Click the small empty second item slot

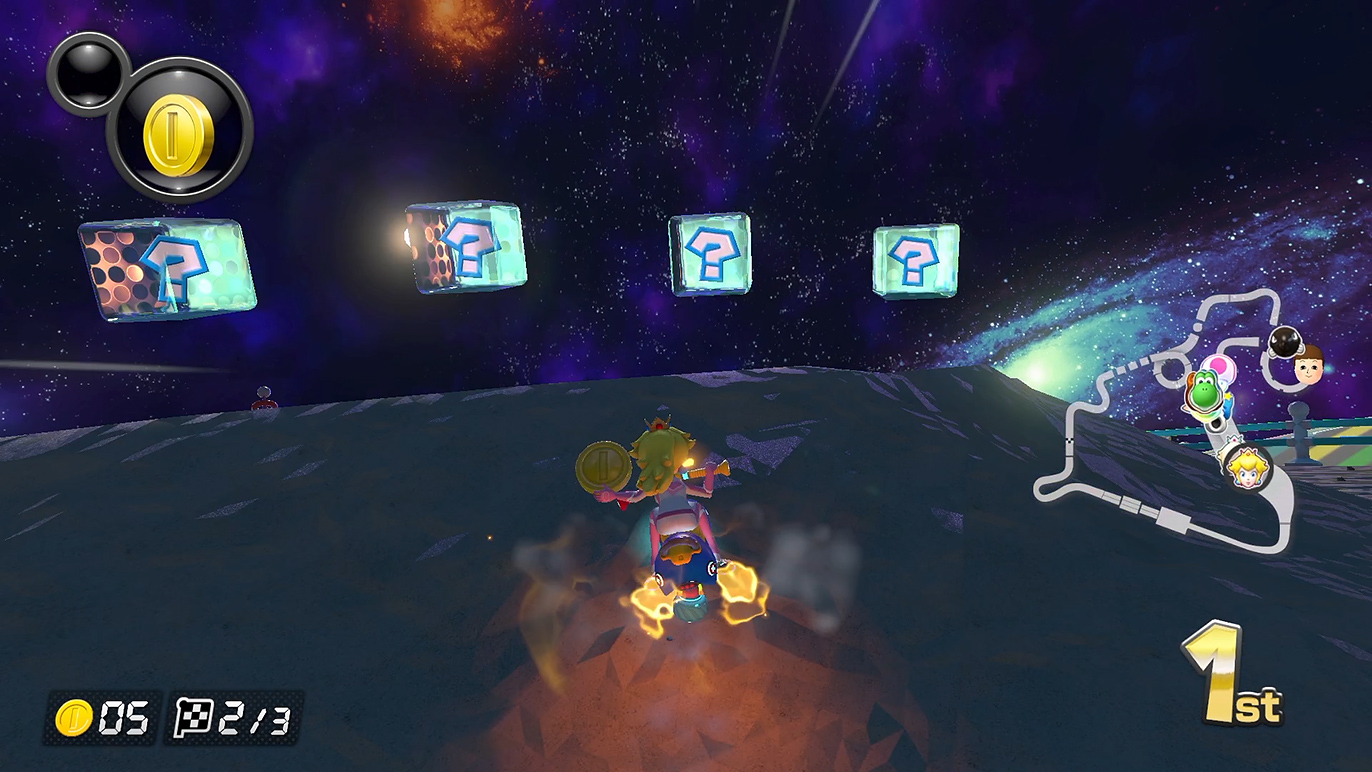click(88, 72)
